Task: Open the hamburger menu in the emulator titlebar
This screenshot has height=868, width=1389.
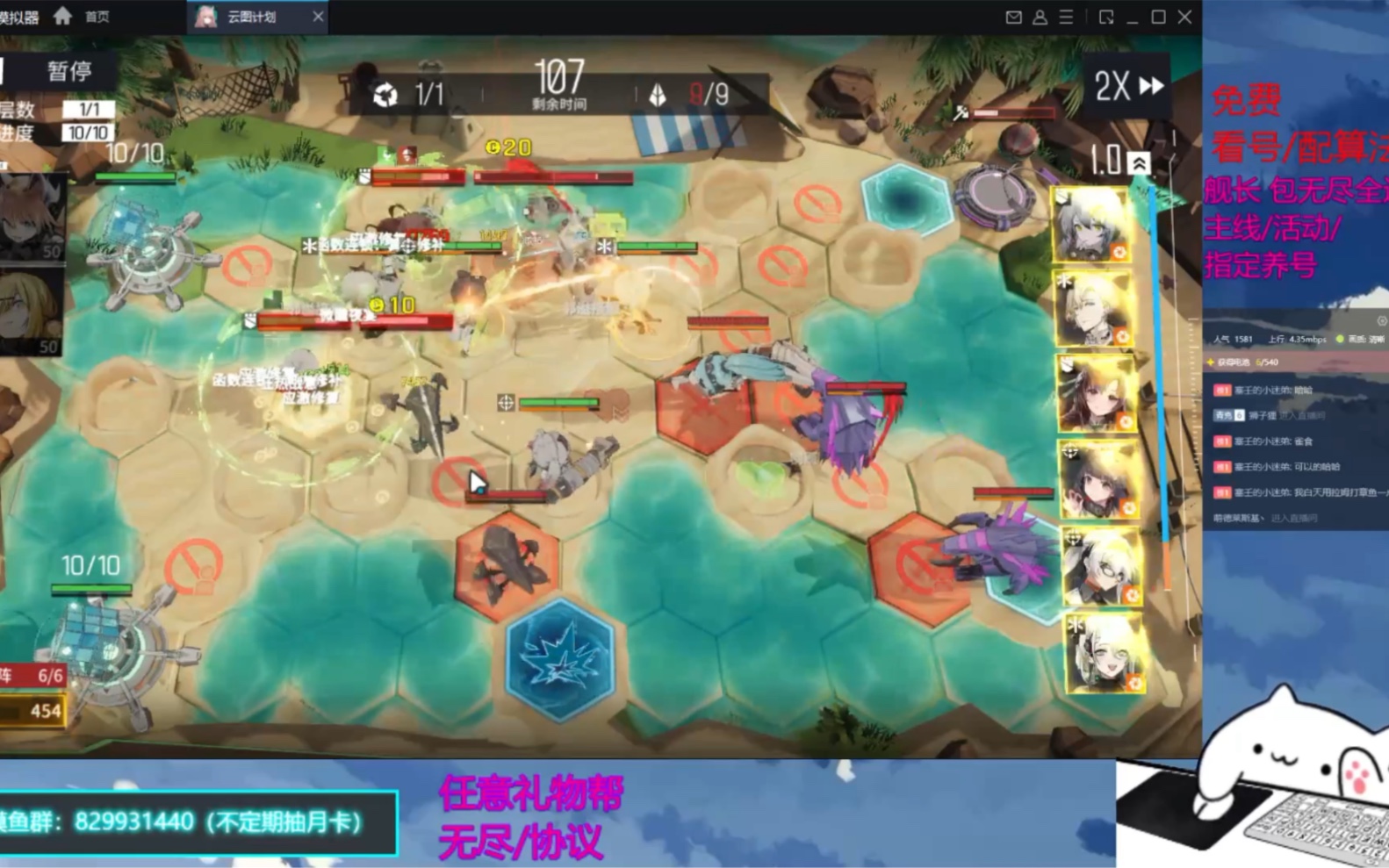Action: pyautogui.click(x=1066, y=17)
